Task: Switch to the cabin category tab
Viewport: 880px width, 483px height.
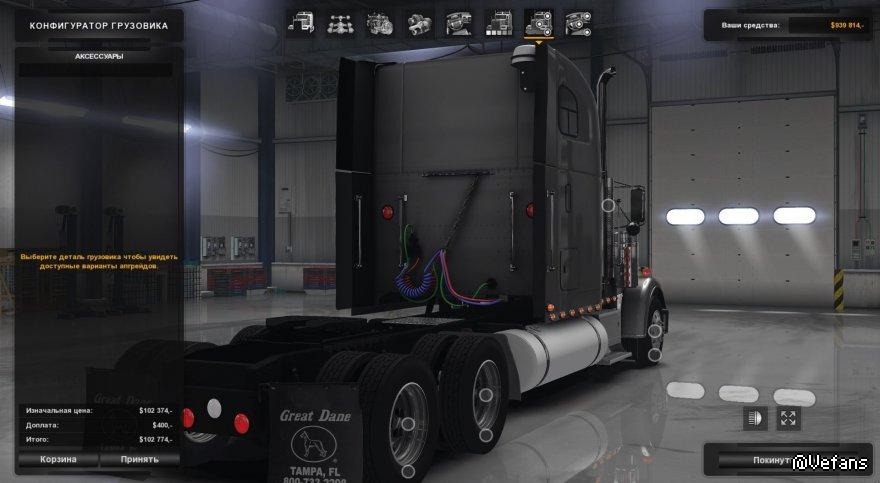Action: click(301, 23)
